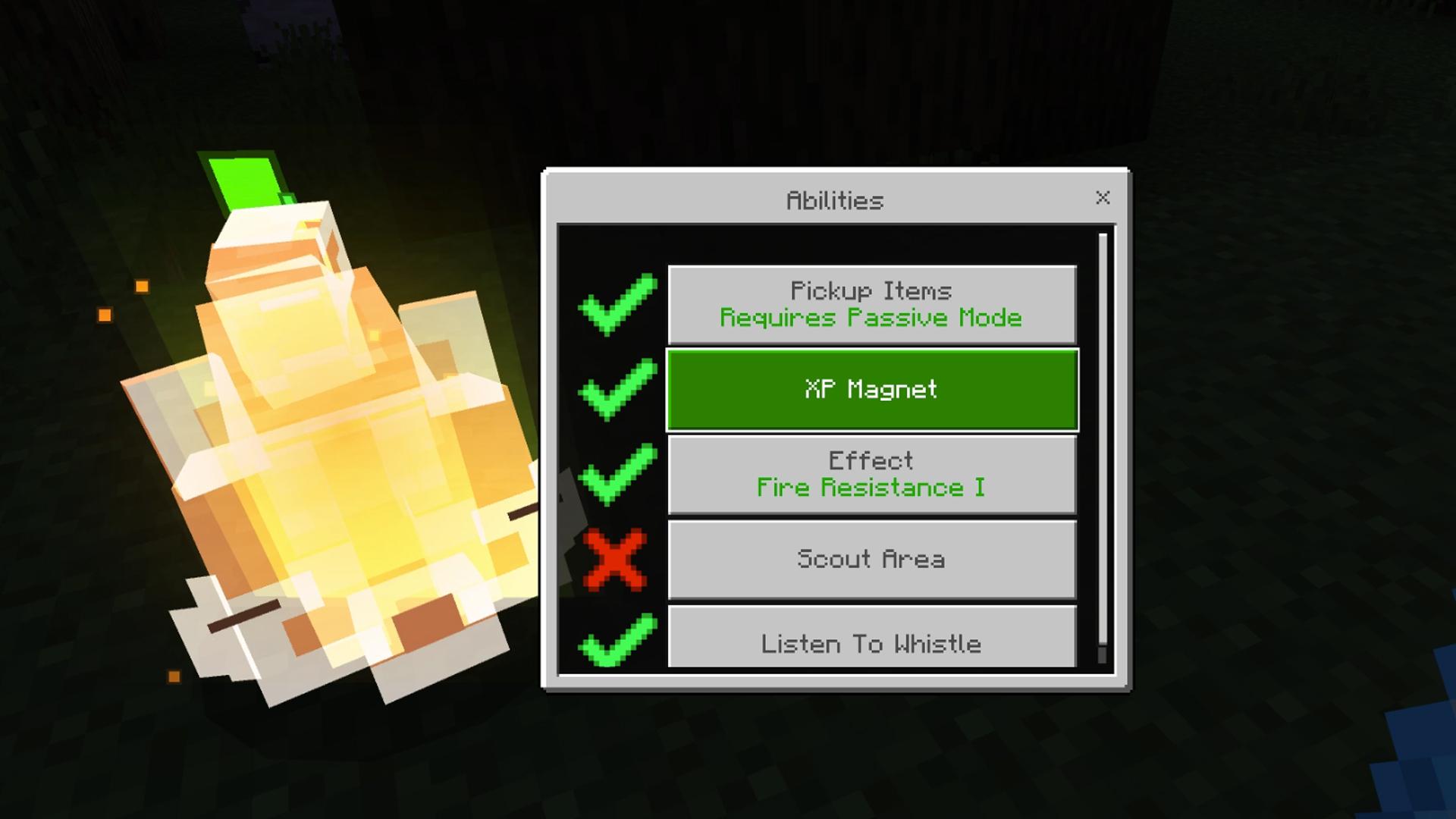Click the Fire Resistance I green text
Screen dimensions: 1456x819
point(872,488)
